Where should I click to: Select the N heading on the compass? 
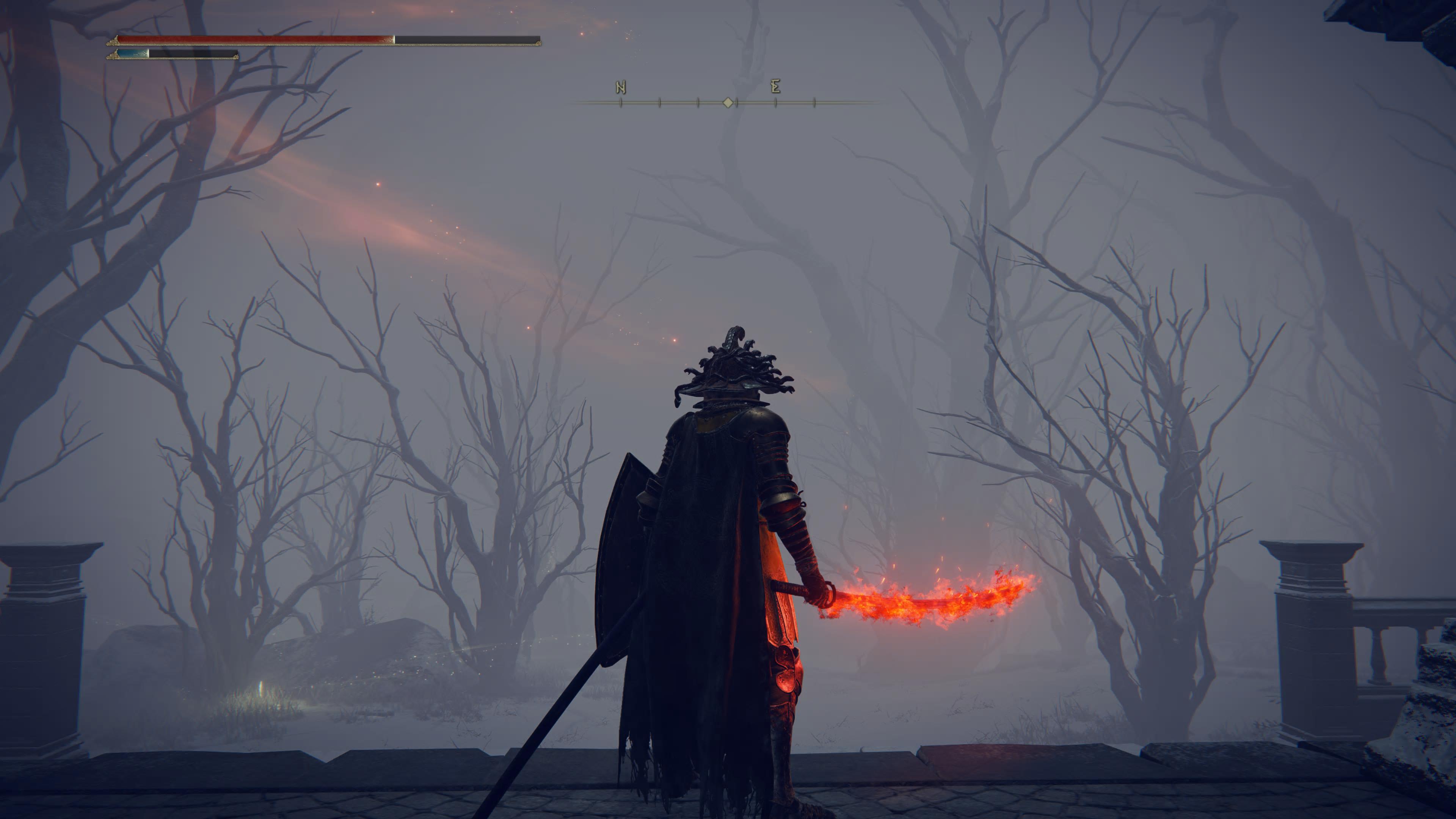tap(621, 88)
